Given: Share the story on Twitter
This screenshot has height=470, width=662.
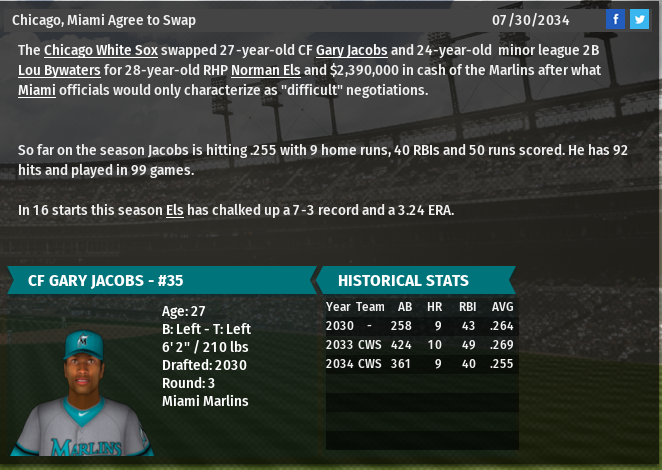Looking at the screenshot, I should point(639,19).
